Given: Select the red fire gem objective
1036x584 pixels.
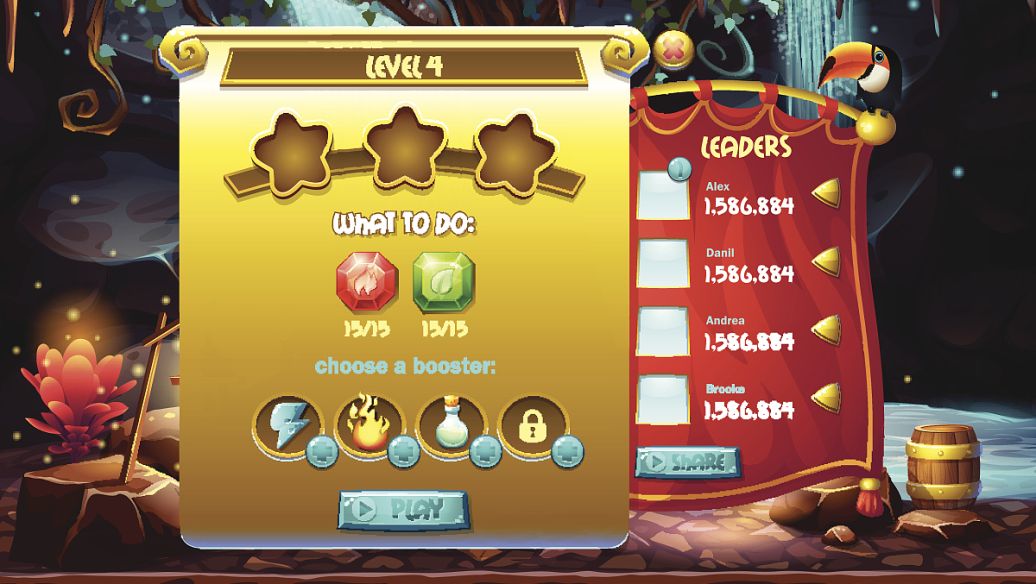Looking at the screenshot, I should coord(364,282).
